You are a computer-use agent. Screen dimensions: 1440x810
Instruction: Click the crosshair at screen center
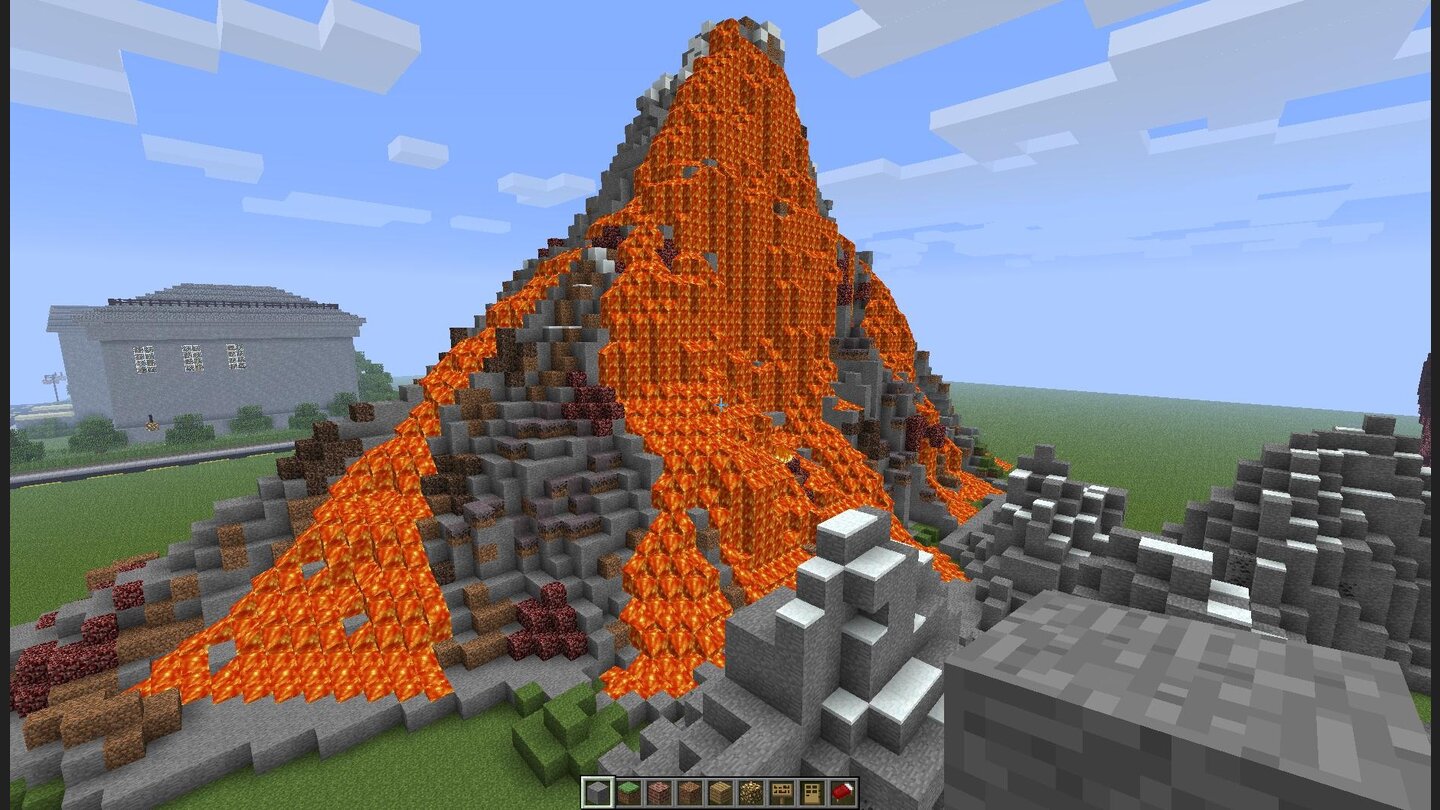(720, 405)
